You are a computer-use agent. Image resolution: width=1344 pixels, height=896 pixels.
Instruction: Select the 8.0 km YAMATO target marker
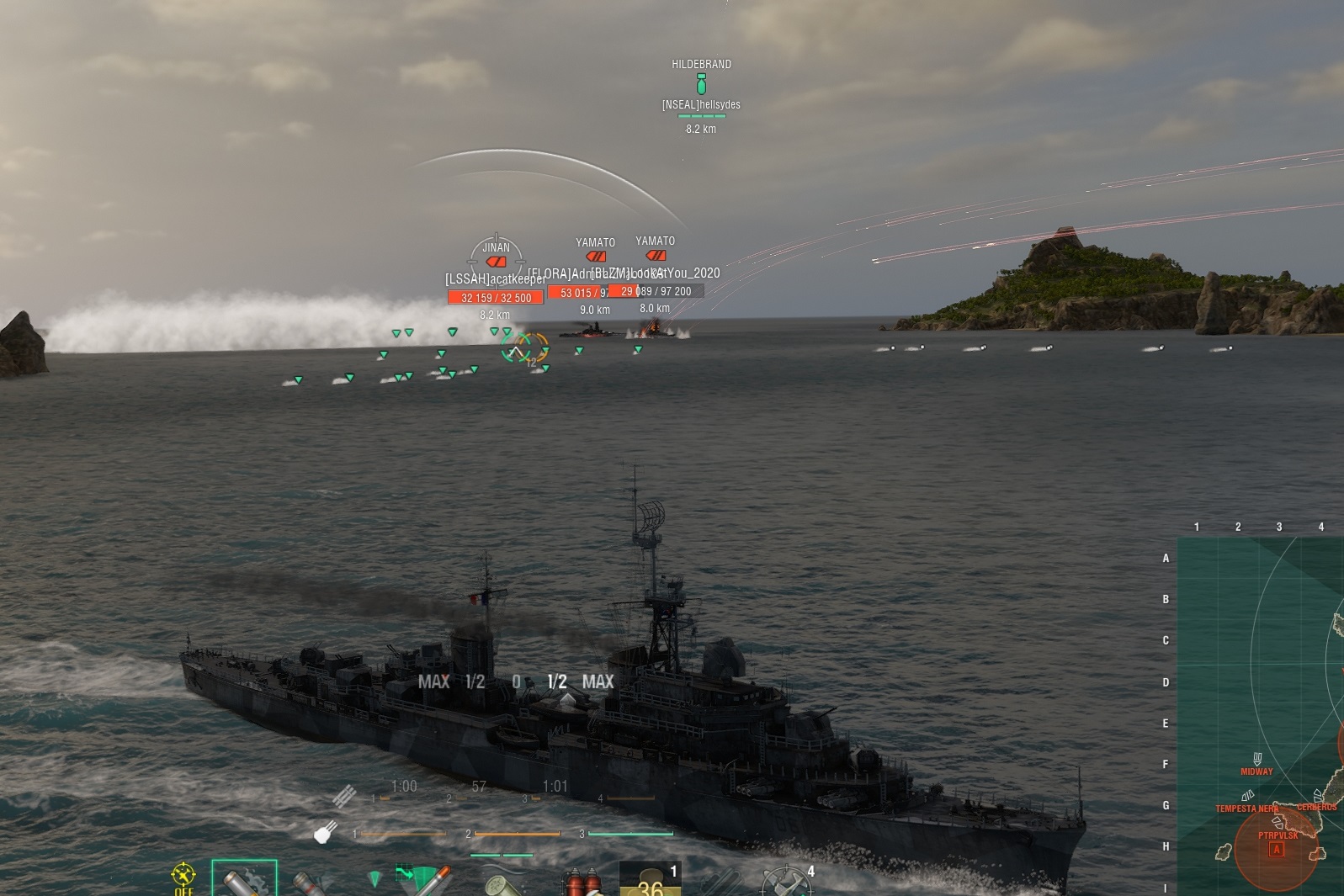[x=656, y=255]
